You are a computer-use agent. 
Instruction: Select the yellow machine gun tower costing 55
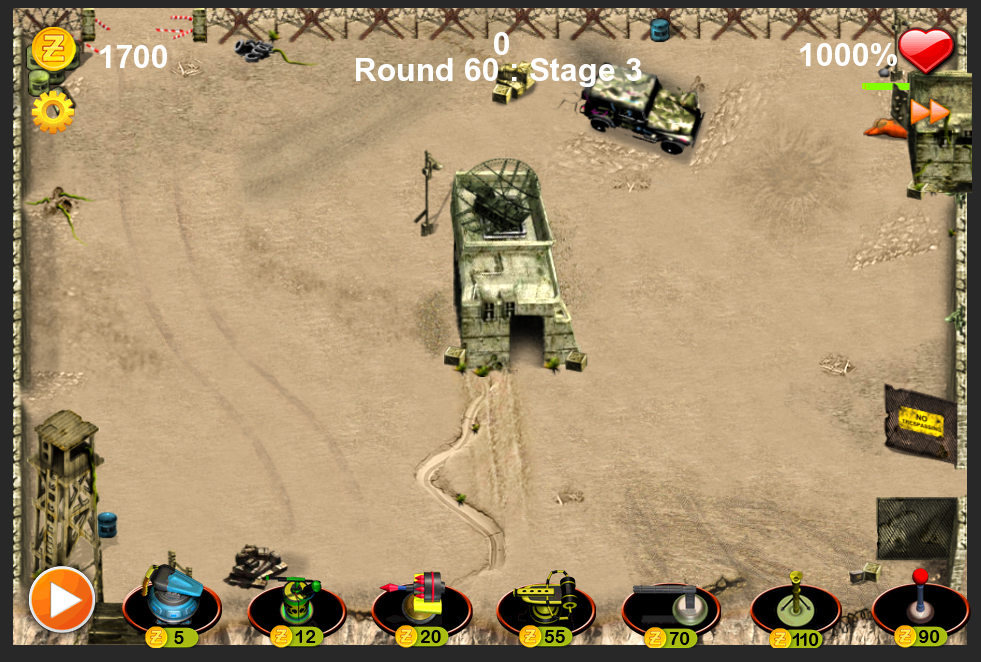point(546,601)
